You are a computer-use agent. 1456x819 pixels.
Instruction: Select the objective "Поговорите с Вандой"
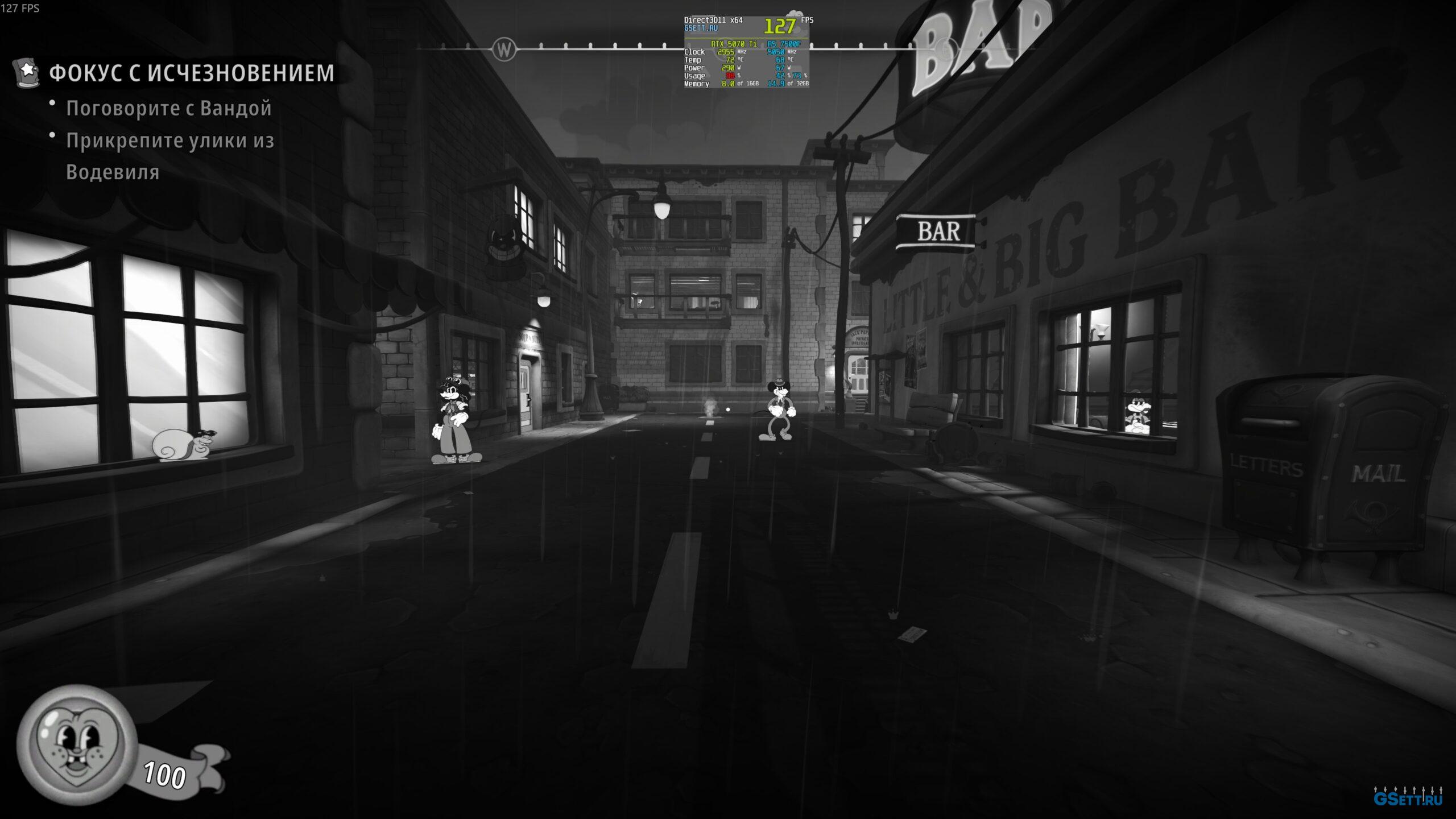tap(169, 108)
